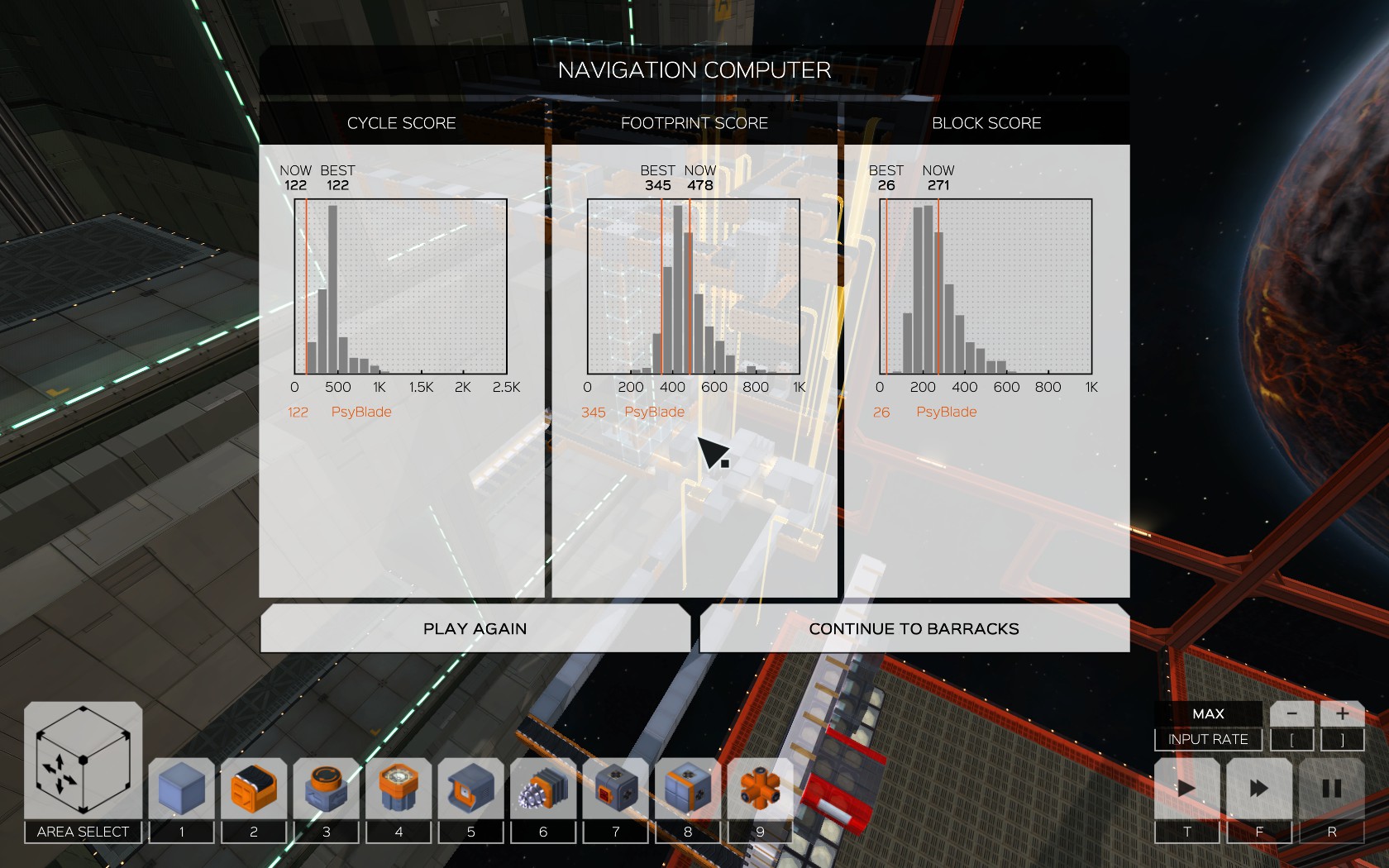
Task: Click the Play Again button
Action: pos(475,629)
